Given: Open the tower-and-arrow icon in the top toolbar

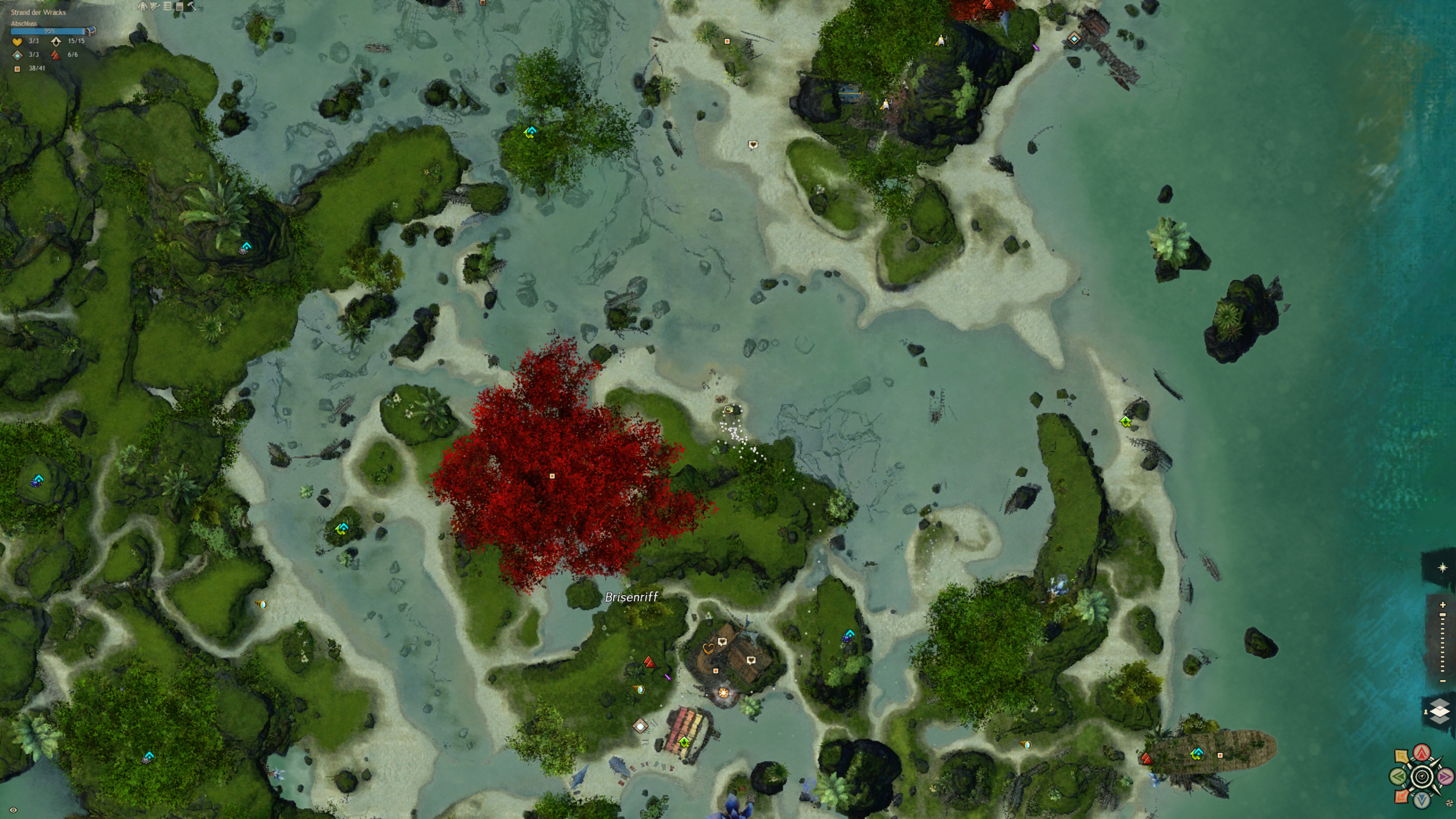Looking at the screenshot, I should coord(155,6).
